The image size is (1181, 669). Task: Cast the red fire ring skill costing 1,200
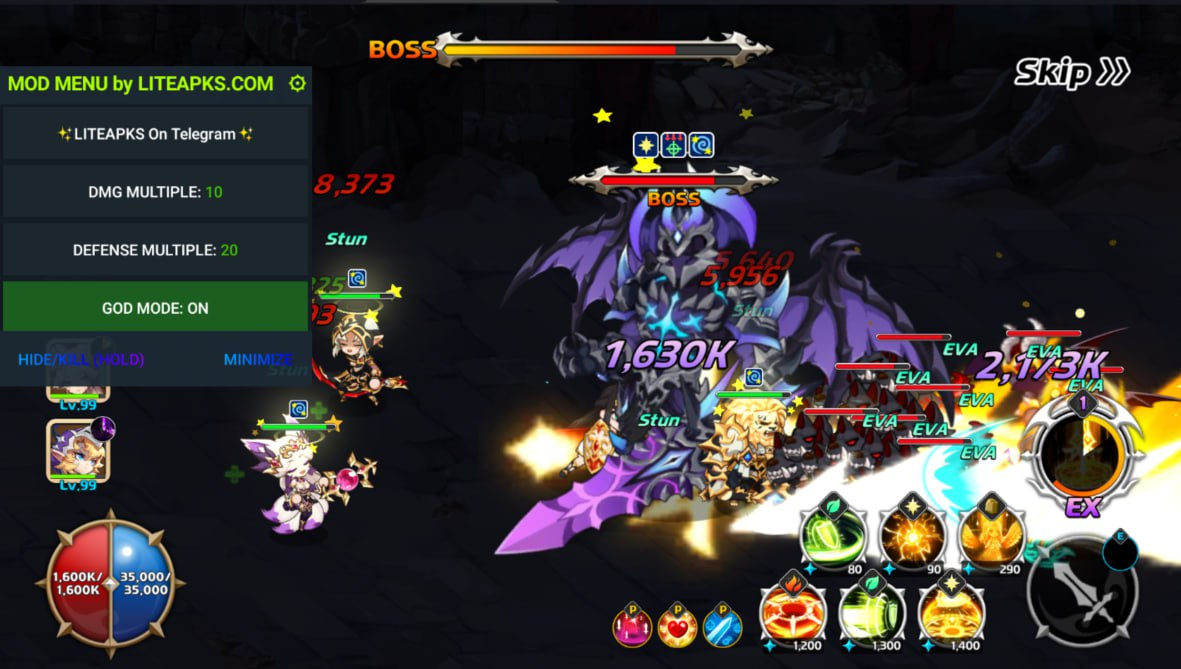793,612
